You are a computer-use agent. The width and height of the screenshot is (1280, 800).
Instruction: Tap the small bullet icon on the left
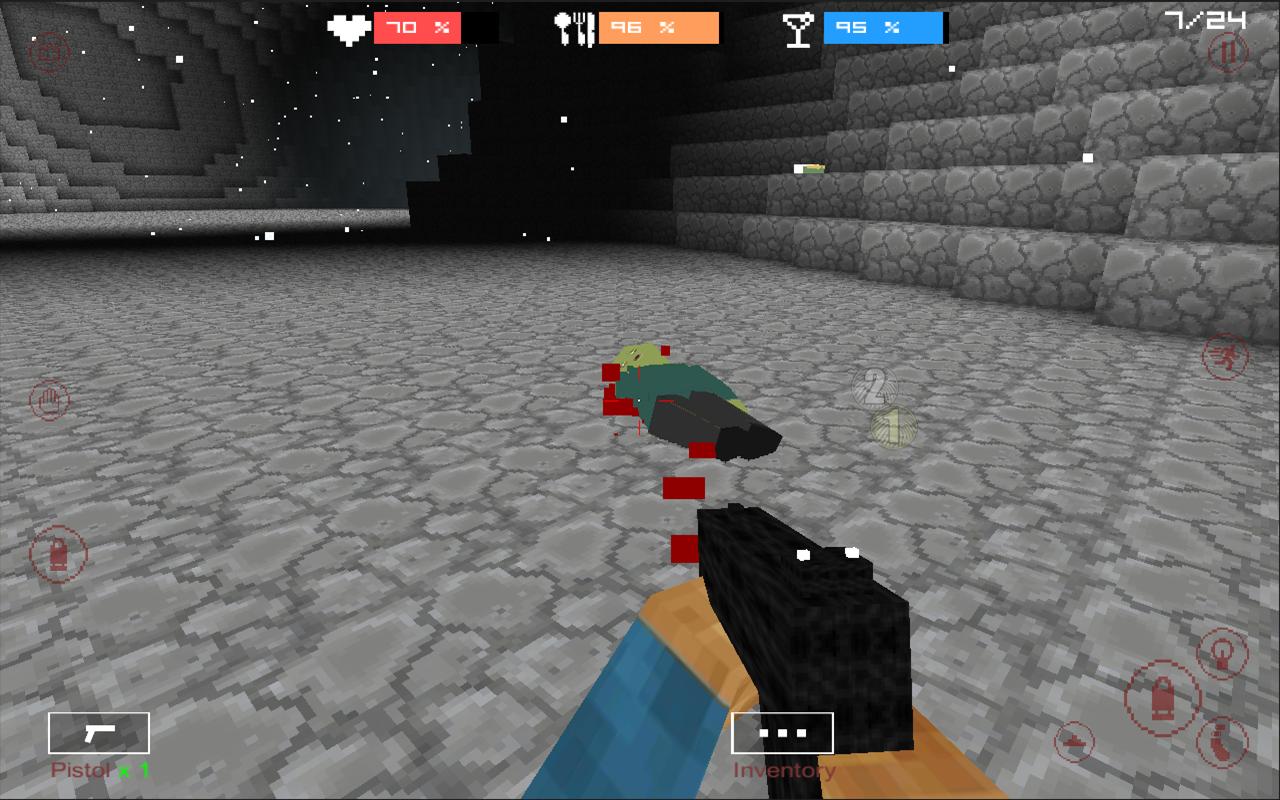tap(58, 555)
